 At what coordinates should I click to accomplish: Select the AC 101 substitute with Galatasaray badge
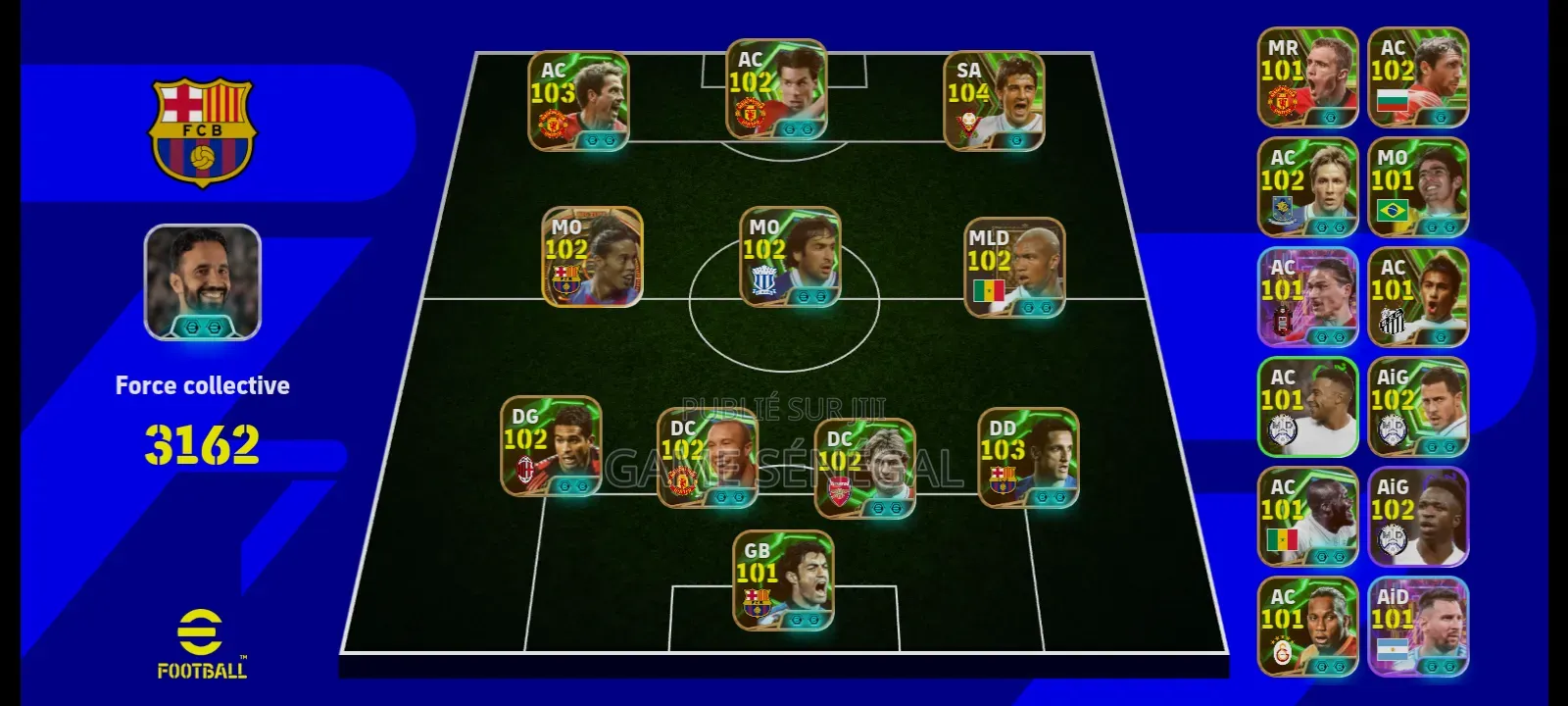pos(1307,627)
